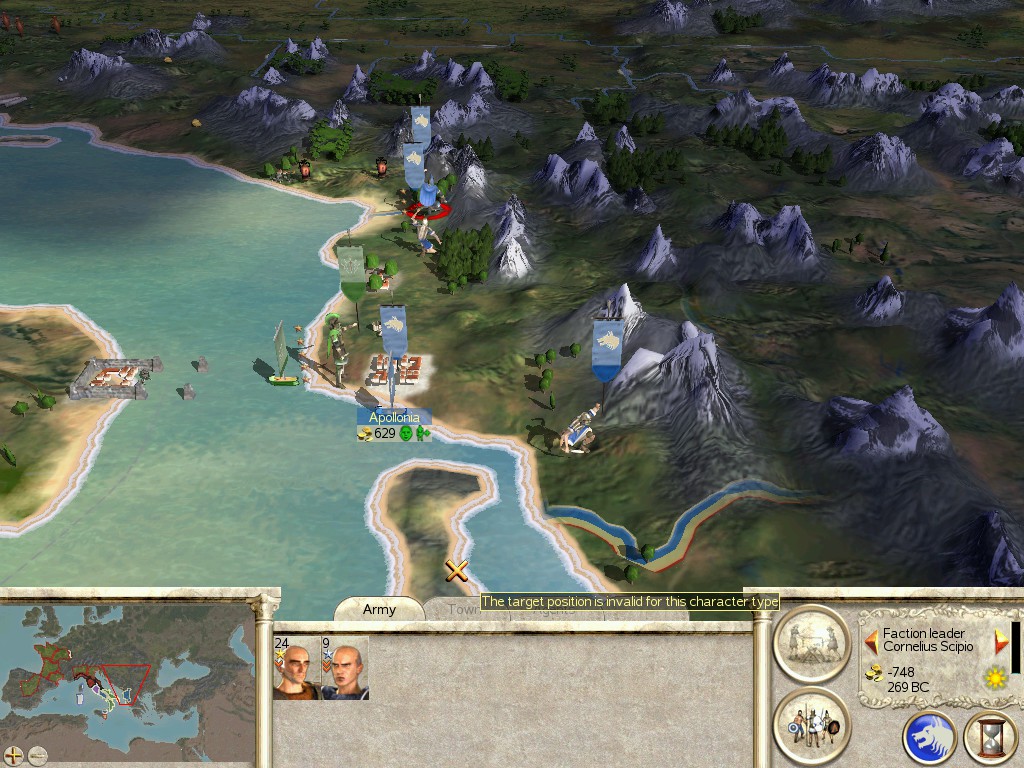Zoom out the minimap with the minus button
1024x768 pixels.
click(x=38, y=755)
